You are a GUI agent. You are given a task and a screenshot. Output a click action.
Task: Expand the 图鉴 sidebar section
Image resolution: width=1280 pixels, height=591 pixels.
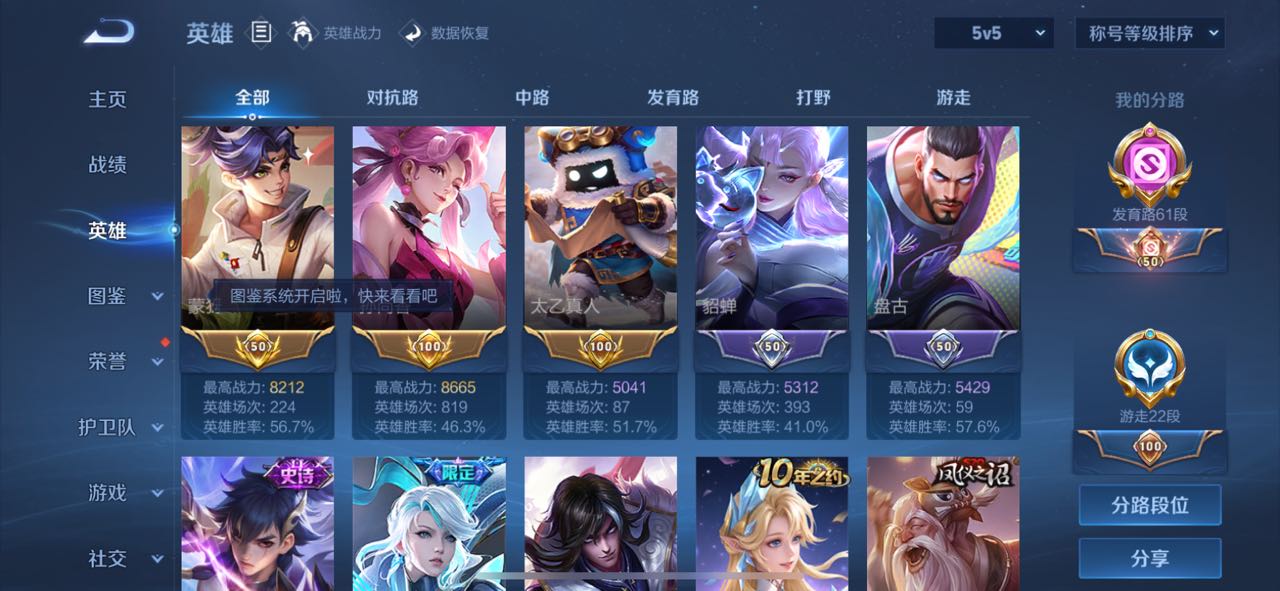122,296
